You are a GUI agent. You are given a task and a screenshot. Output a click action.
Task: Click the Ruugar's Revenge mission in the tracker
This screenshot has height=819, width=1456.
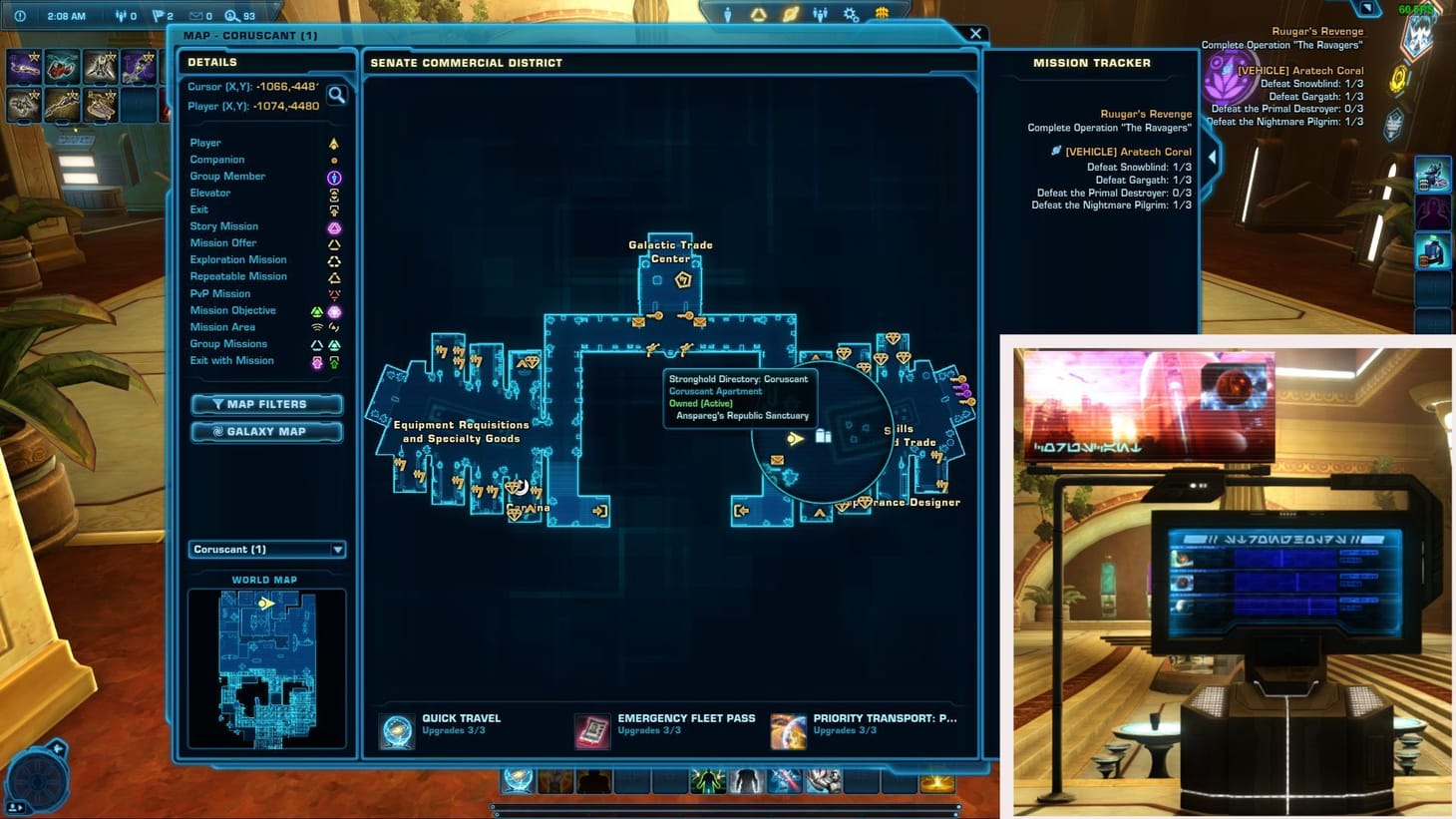(x=1147, y=114)
